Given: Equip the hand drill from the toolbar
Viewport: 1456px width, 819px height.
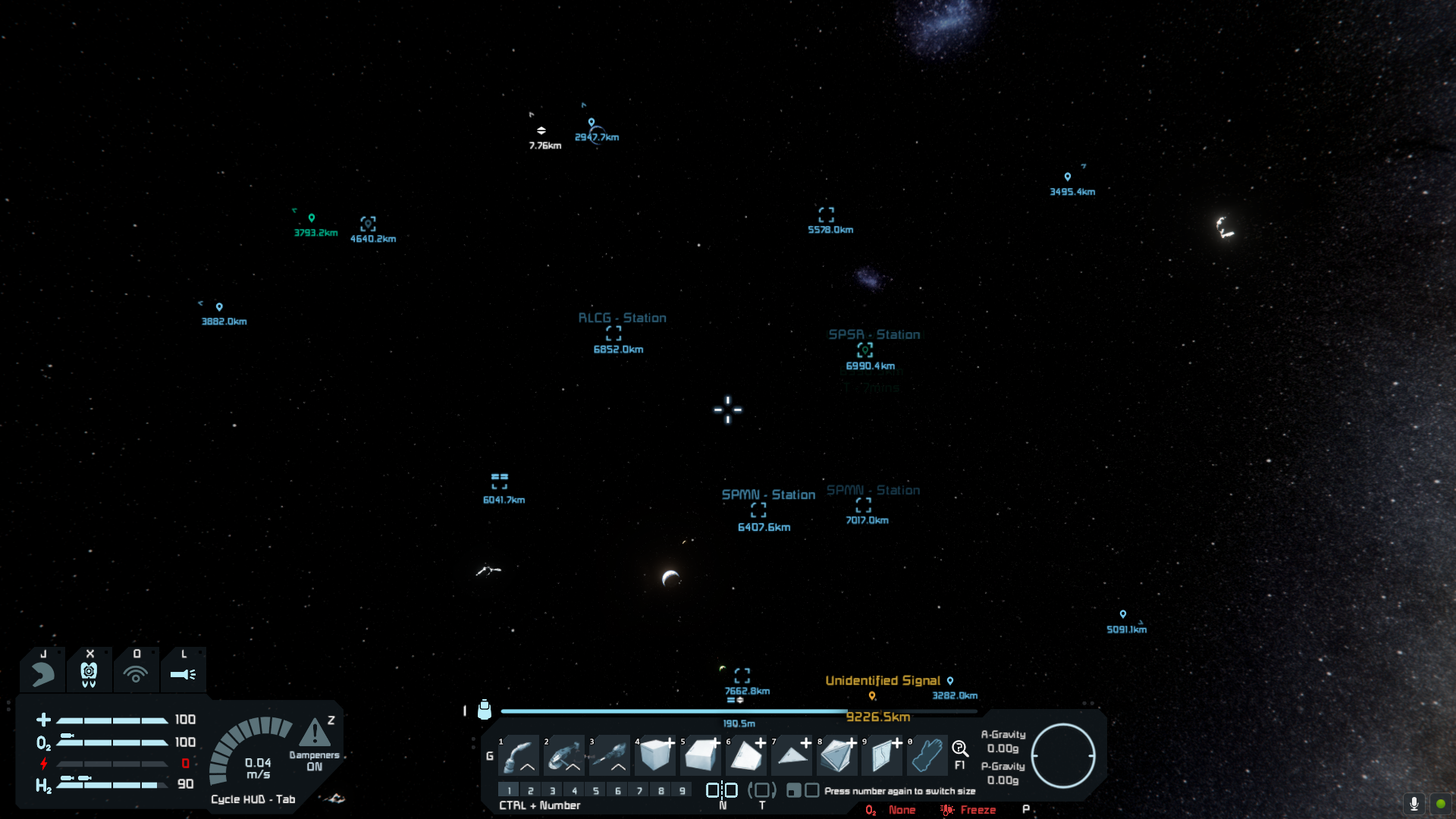Looking at the screenshot, I should (611, 755).
